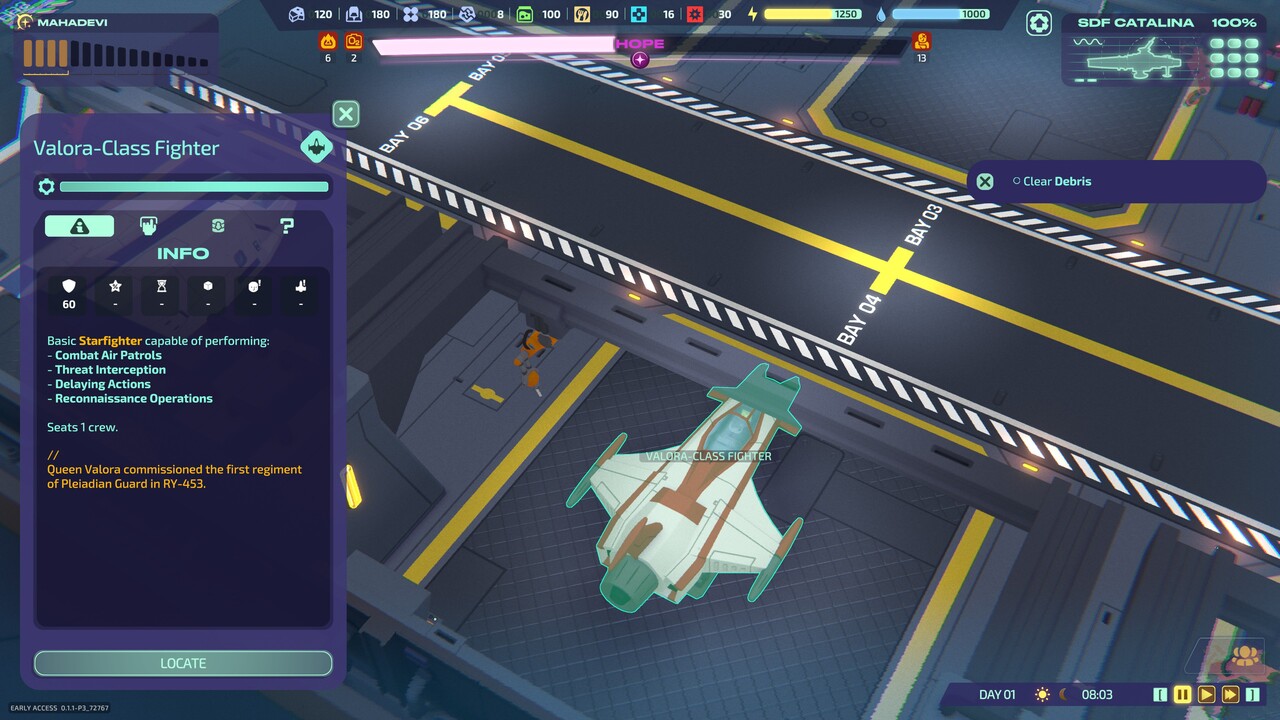
Task: Click the fighter ship diamond icon
Action: tap(317, 147)
